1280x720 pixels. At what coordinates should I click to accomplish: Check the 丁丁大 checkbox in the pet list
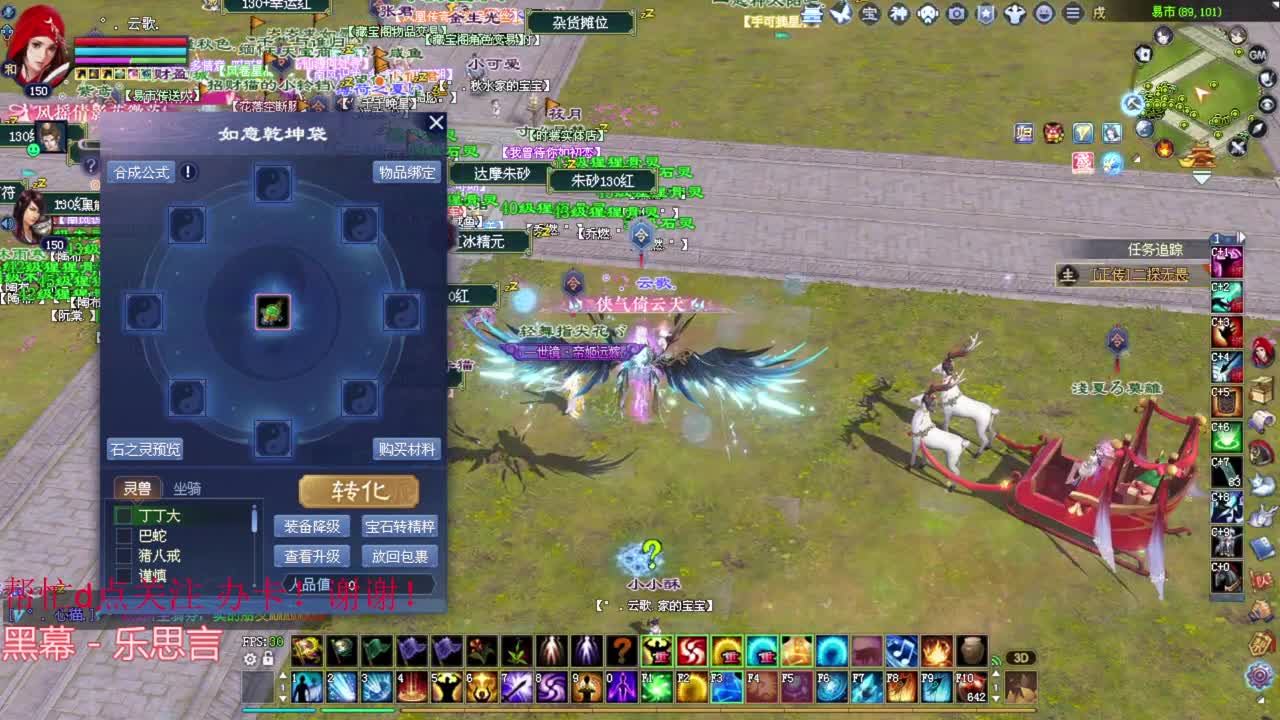(x=122, y=516)
